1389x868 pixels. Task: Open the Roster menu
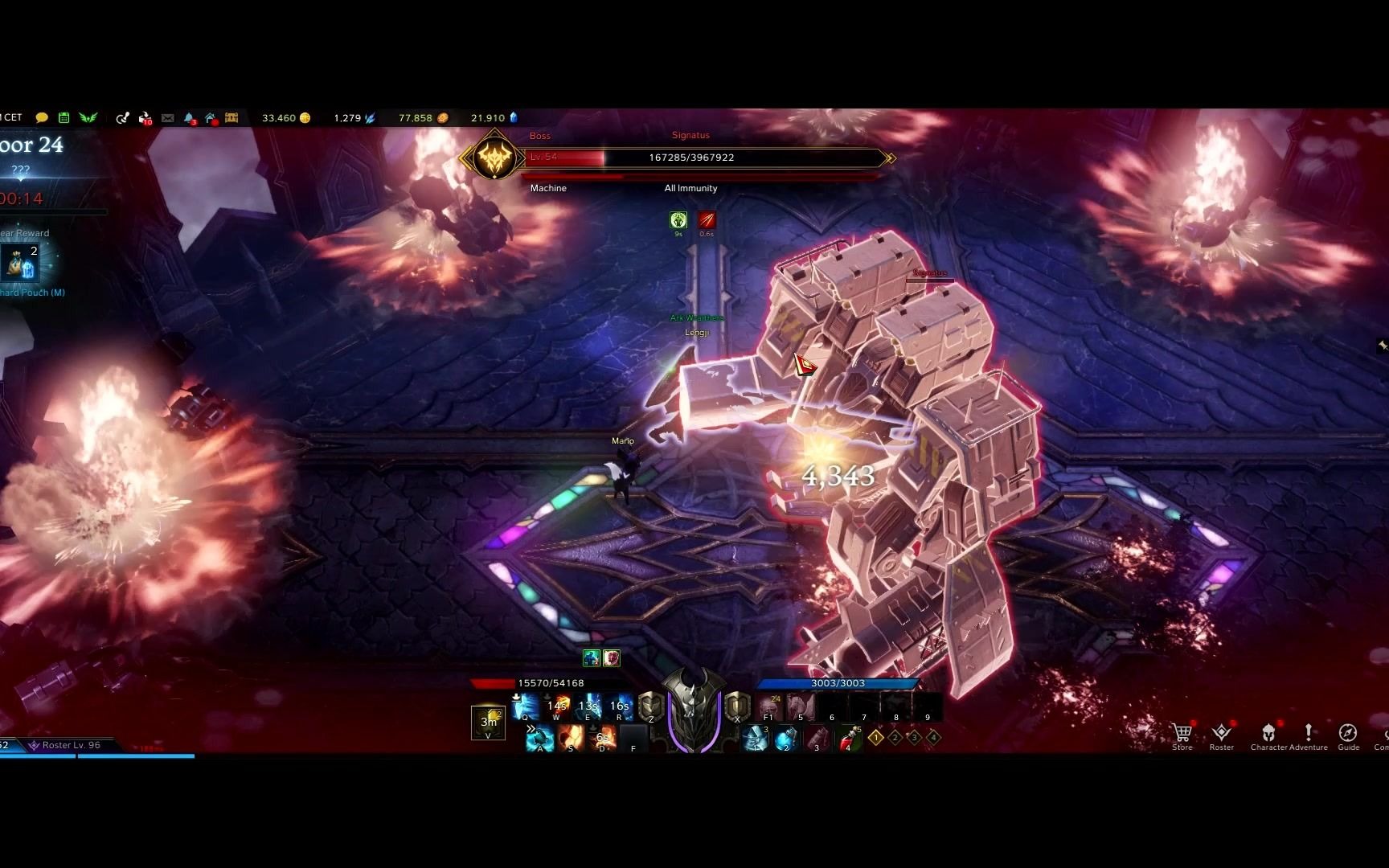1221,735
